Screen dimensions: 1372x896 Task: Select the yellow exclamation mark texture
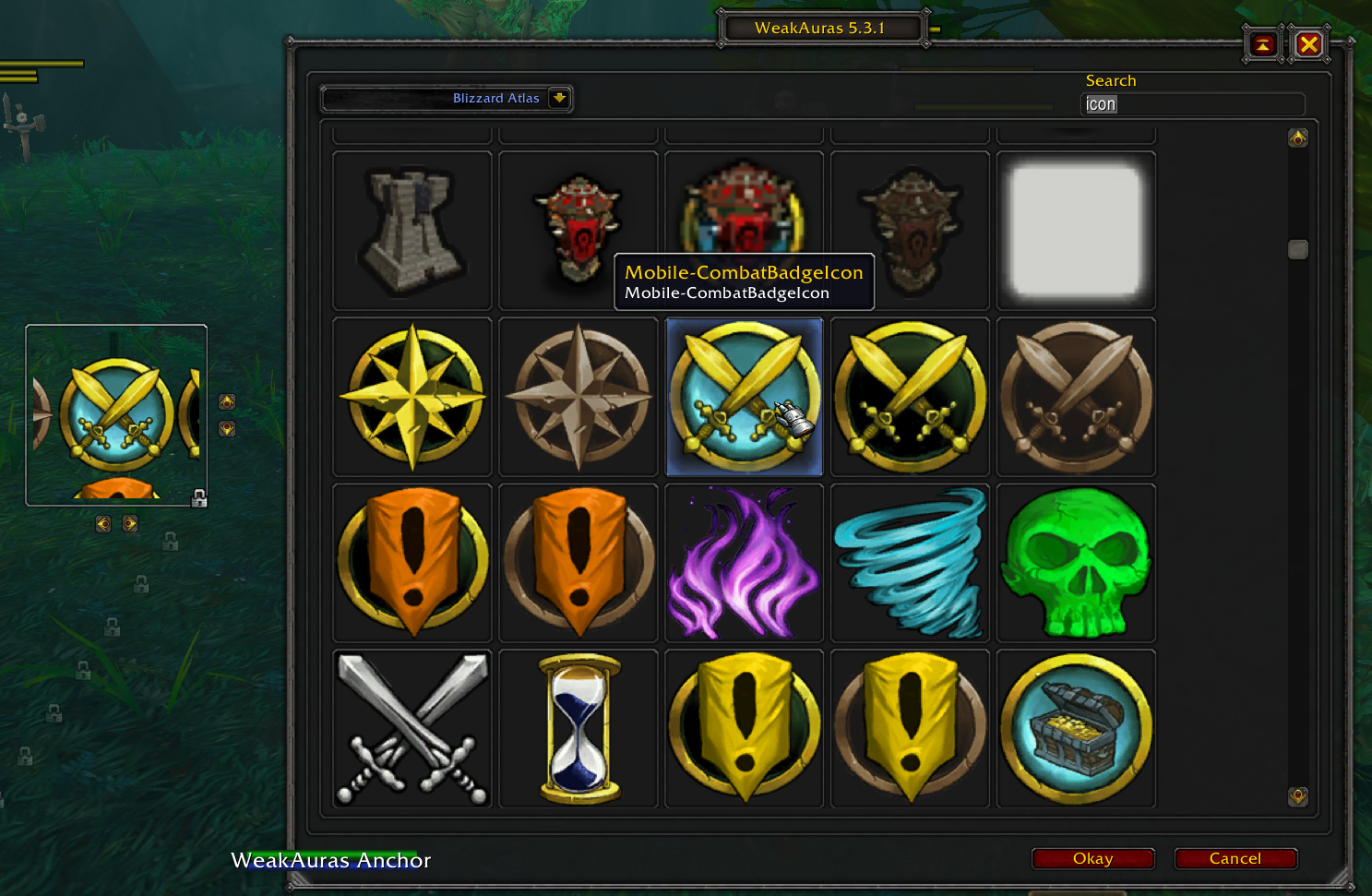click(744, 728)
